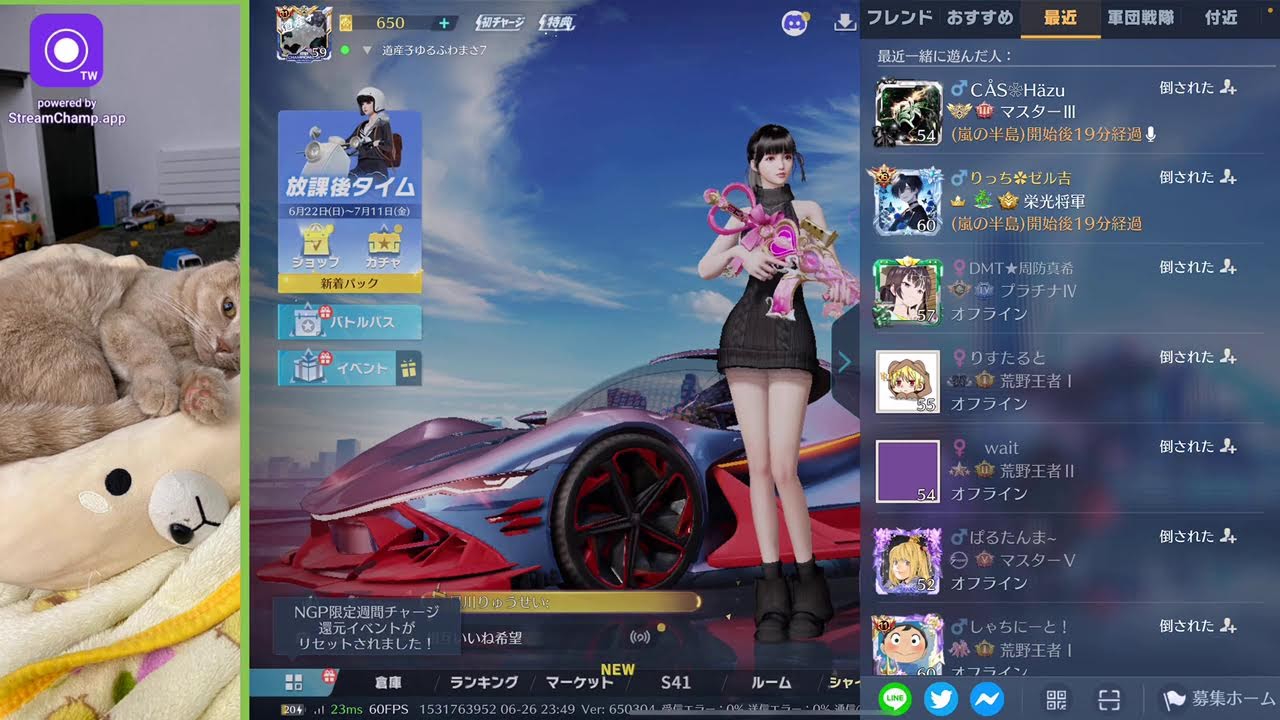Add gold with the plus button

coord(444,23)
